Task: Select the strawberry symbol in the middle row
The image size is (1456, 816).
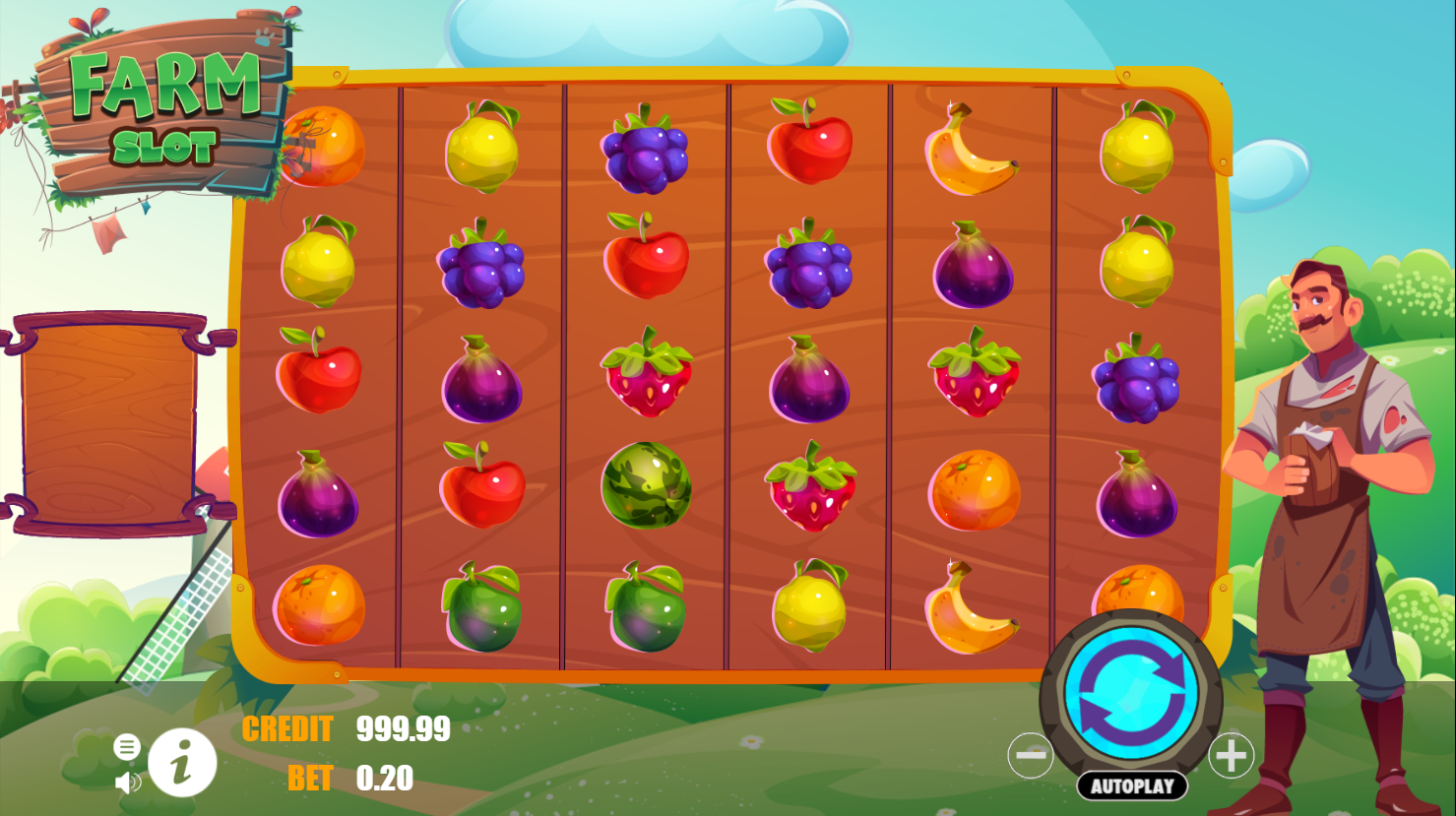Action: [645, 379]
